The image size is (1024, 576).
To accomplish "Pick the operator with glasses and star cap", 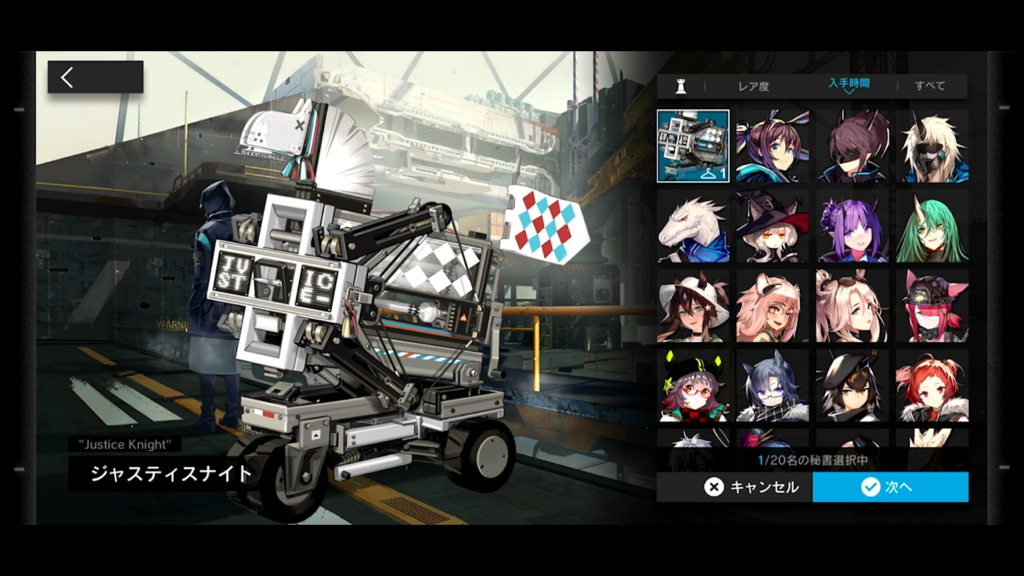I will pyautogui.click(x=693, y=385).
